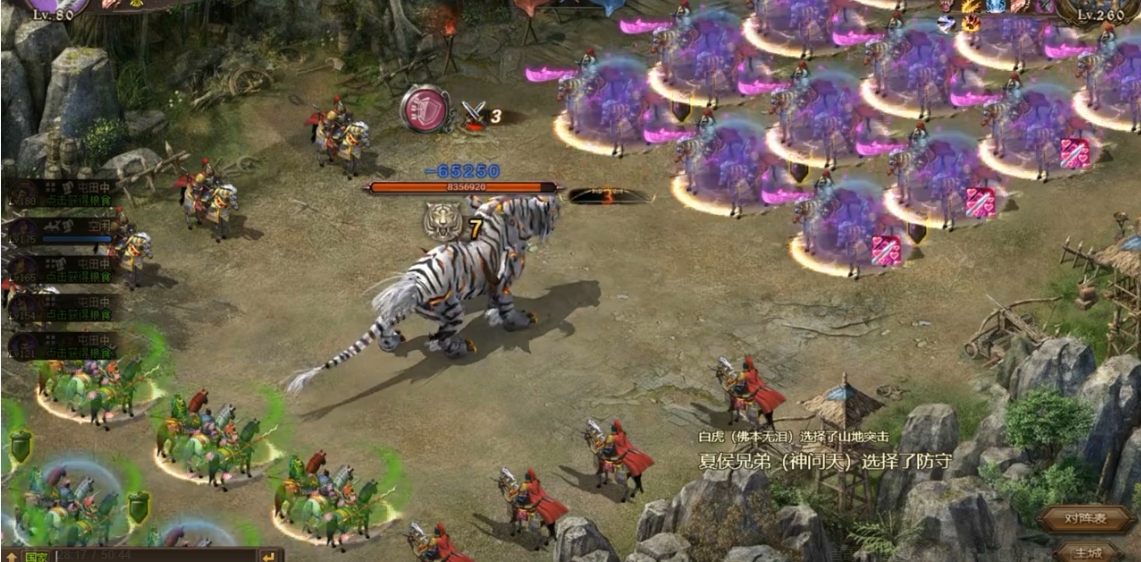The image size is (1141, 562).
Task: Click the round red shield icon
Action: pos(423,107)
